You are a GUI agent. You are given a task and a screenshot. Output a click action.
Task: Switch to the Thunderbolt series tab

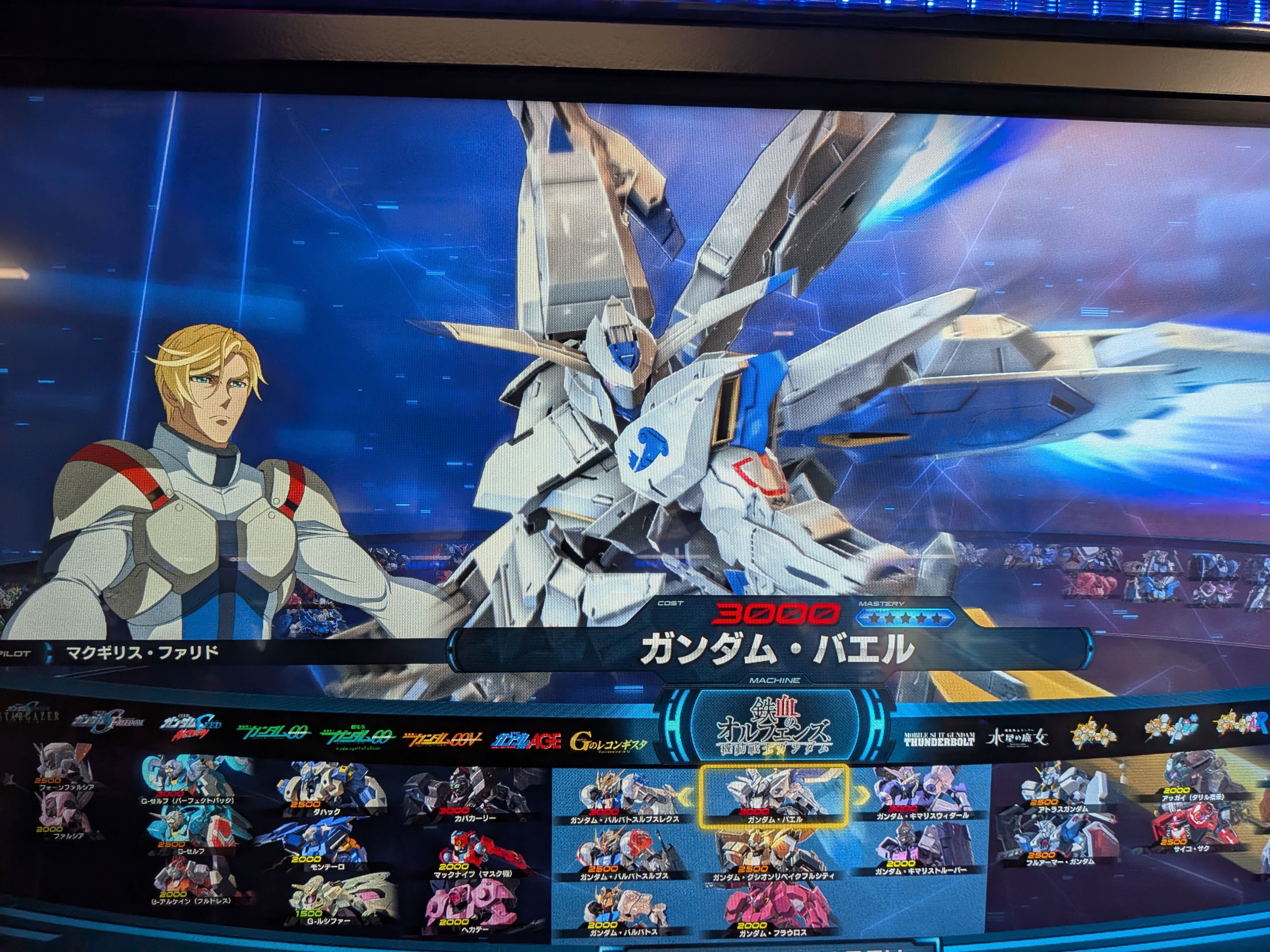click(939, 739)
